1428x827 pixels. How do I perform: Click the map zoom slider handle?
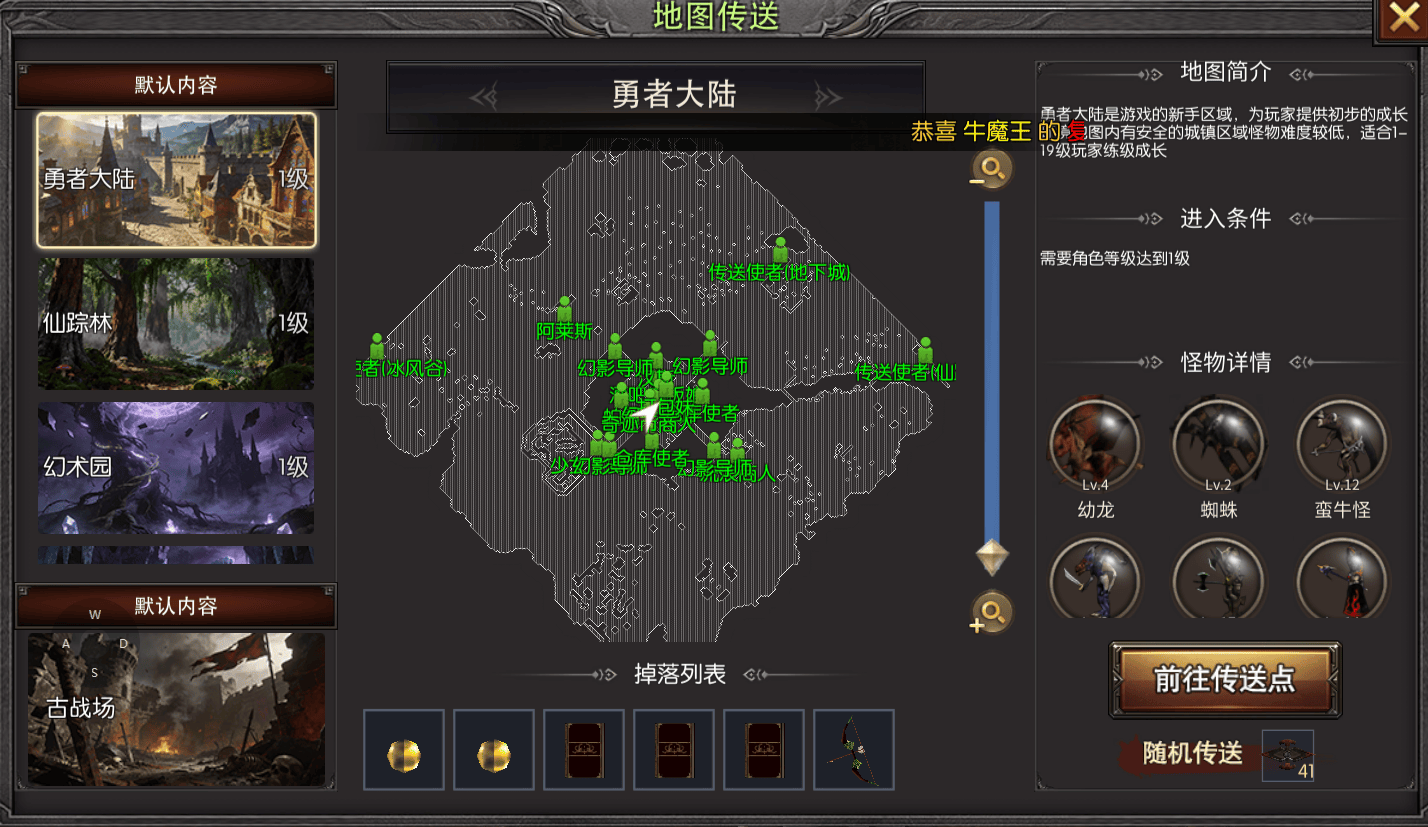tap(992, 556)
